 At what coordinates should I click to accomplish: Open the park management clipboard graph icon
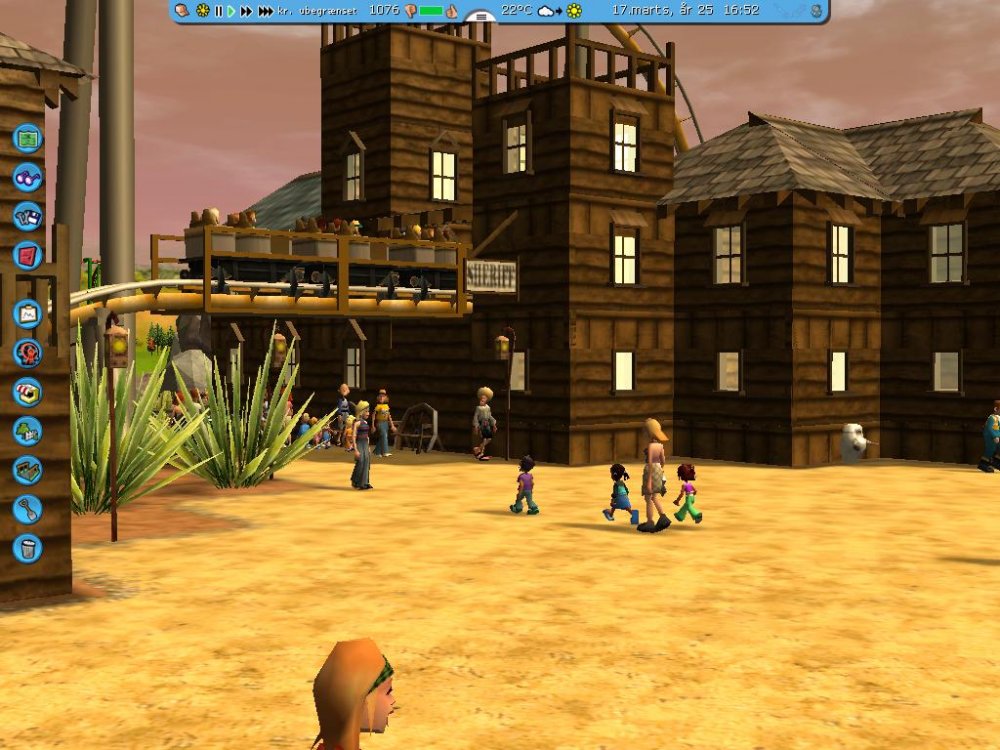tap(28, 313)
